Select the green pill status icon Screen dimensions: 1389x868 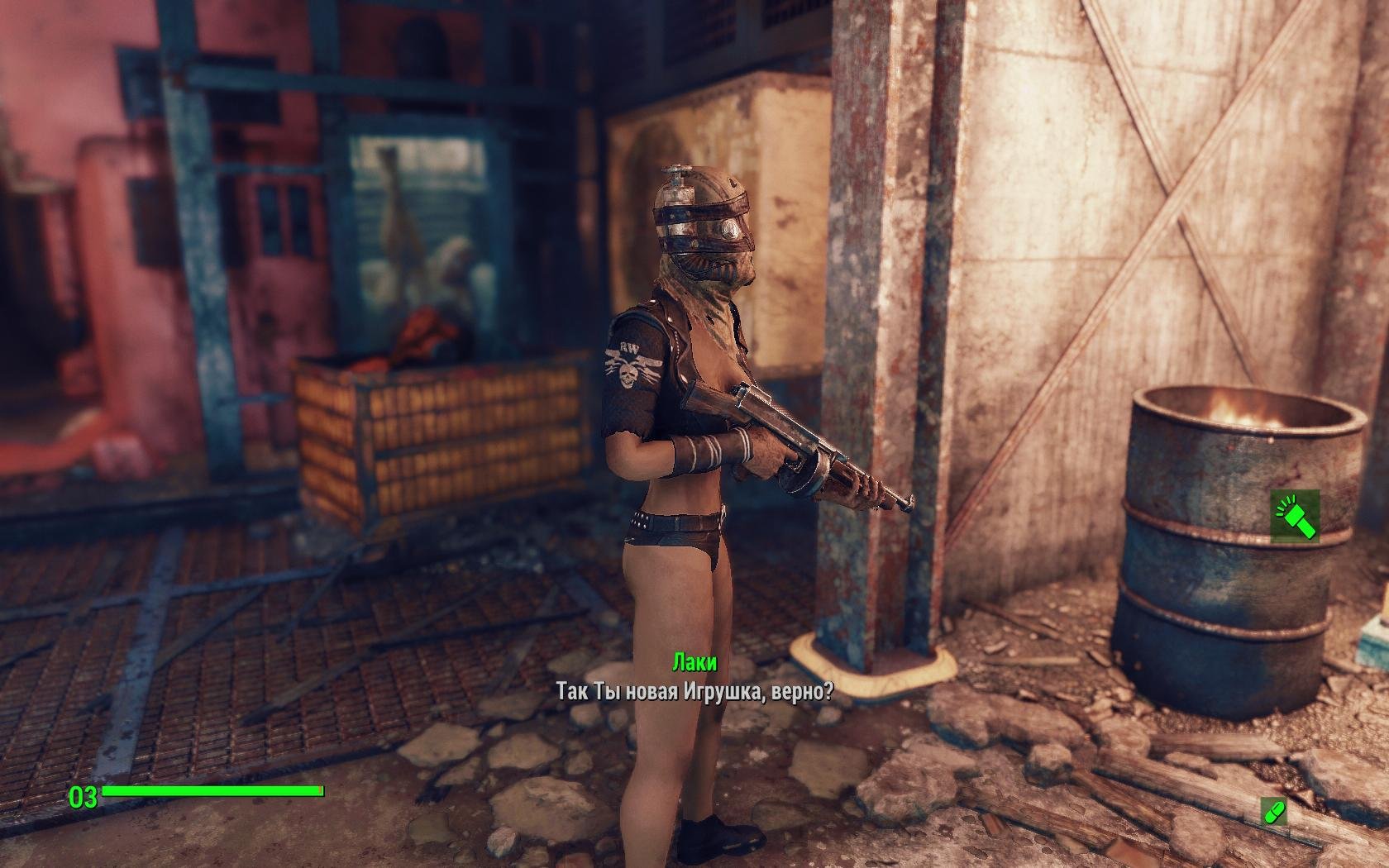click(x=1274, y=811)
